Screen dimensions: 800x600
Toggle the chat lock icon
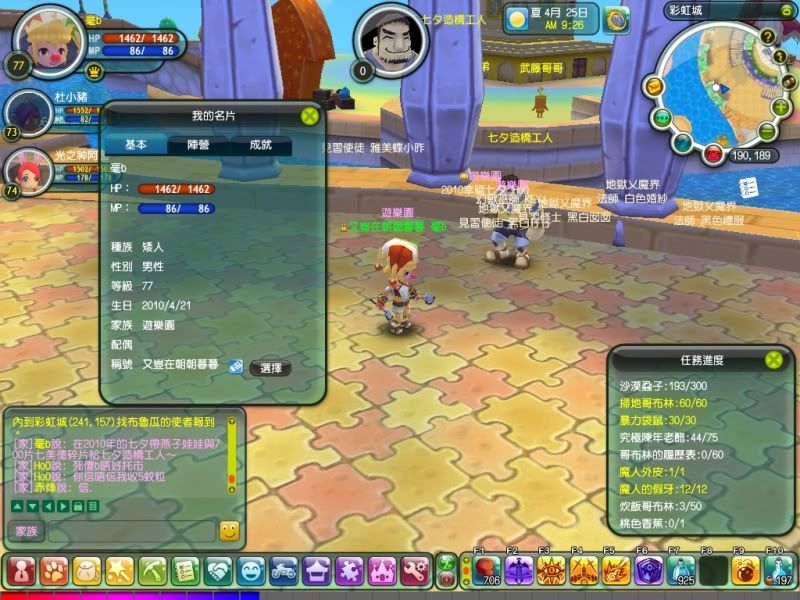[76, 507]
